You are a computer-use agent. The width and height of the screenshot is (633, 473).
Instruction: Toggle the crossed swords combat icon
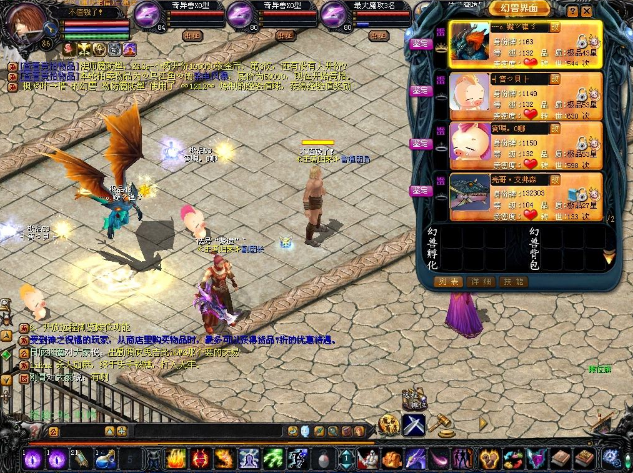click(415, 425)
